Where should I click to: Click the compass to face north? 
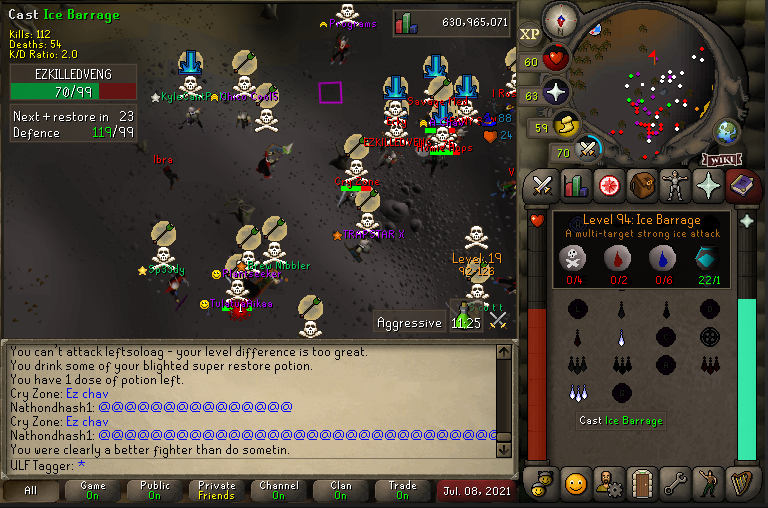pyautogui.click(x=558, y=19)
